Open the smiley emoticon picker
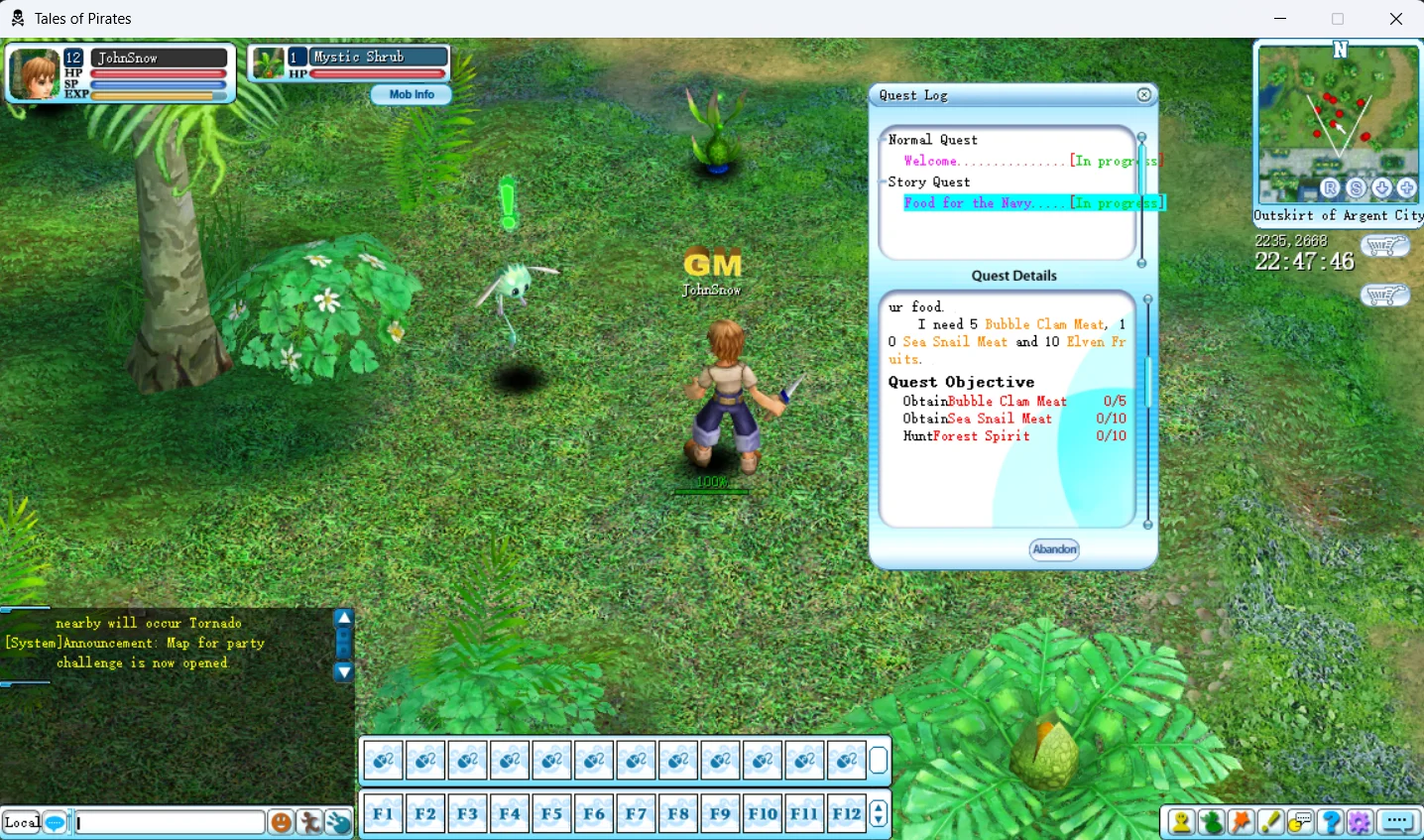1424x840 pixels. click(282, 822)
